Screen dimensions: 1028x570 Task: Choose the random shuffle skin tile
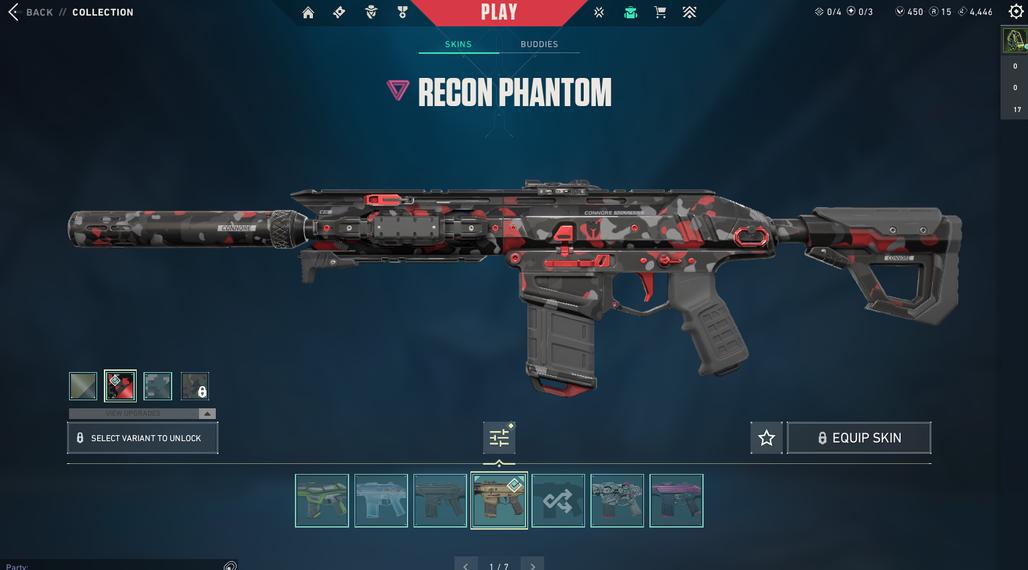pyautogui.click(x=558, y=500)
